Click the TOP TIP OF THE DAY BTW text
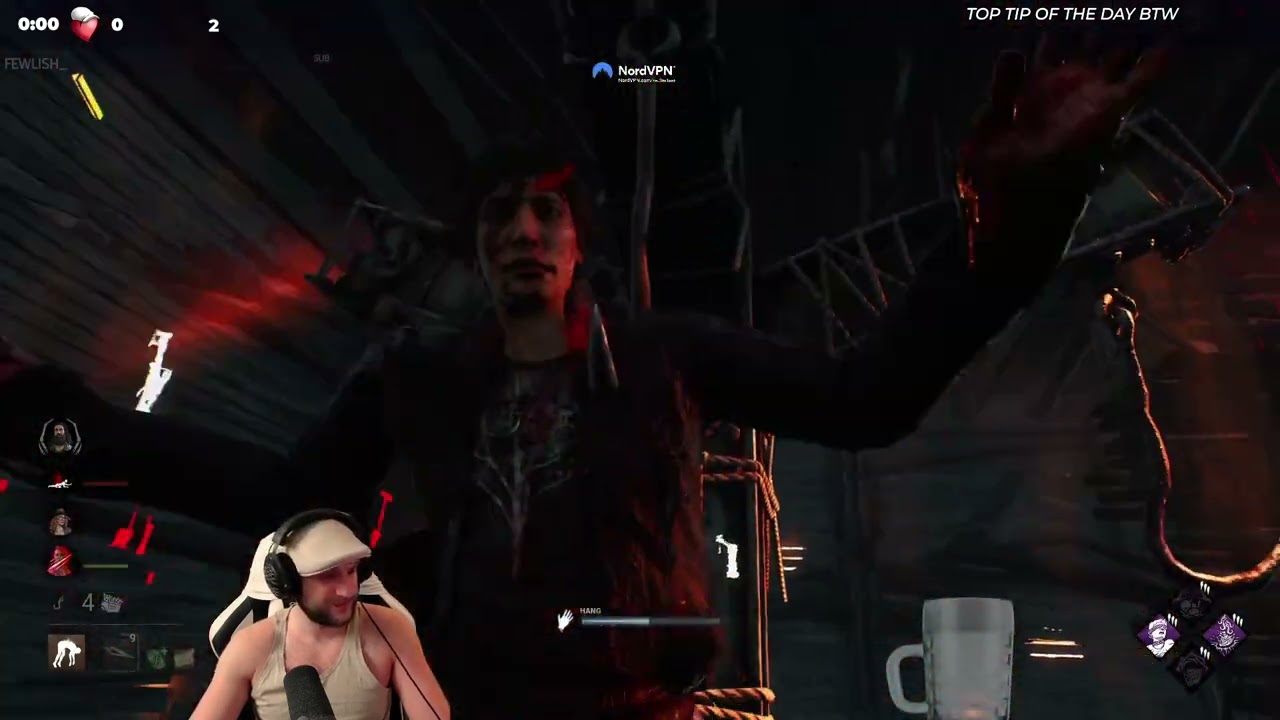1280x720 pixels. tap(1072, 14)
